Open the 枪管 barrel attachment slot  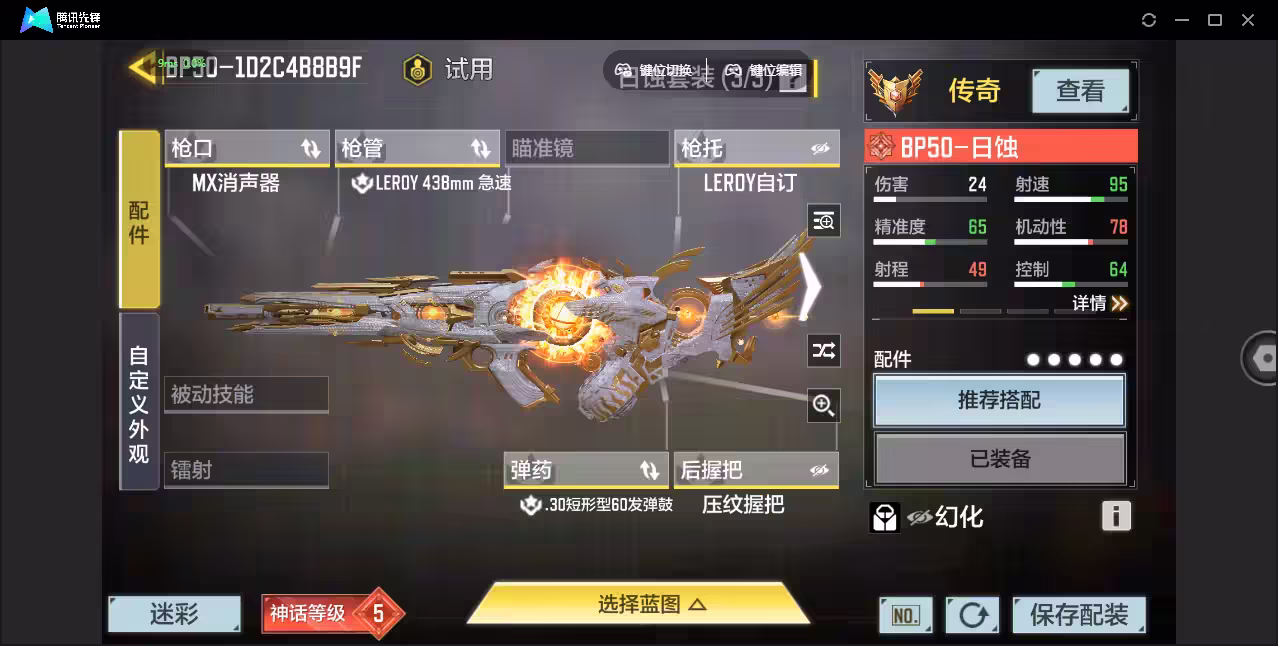(x=416, y=148)
